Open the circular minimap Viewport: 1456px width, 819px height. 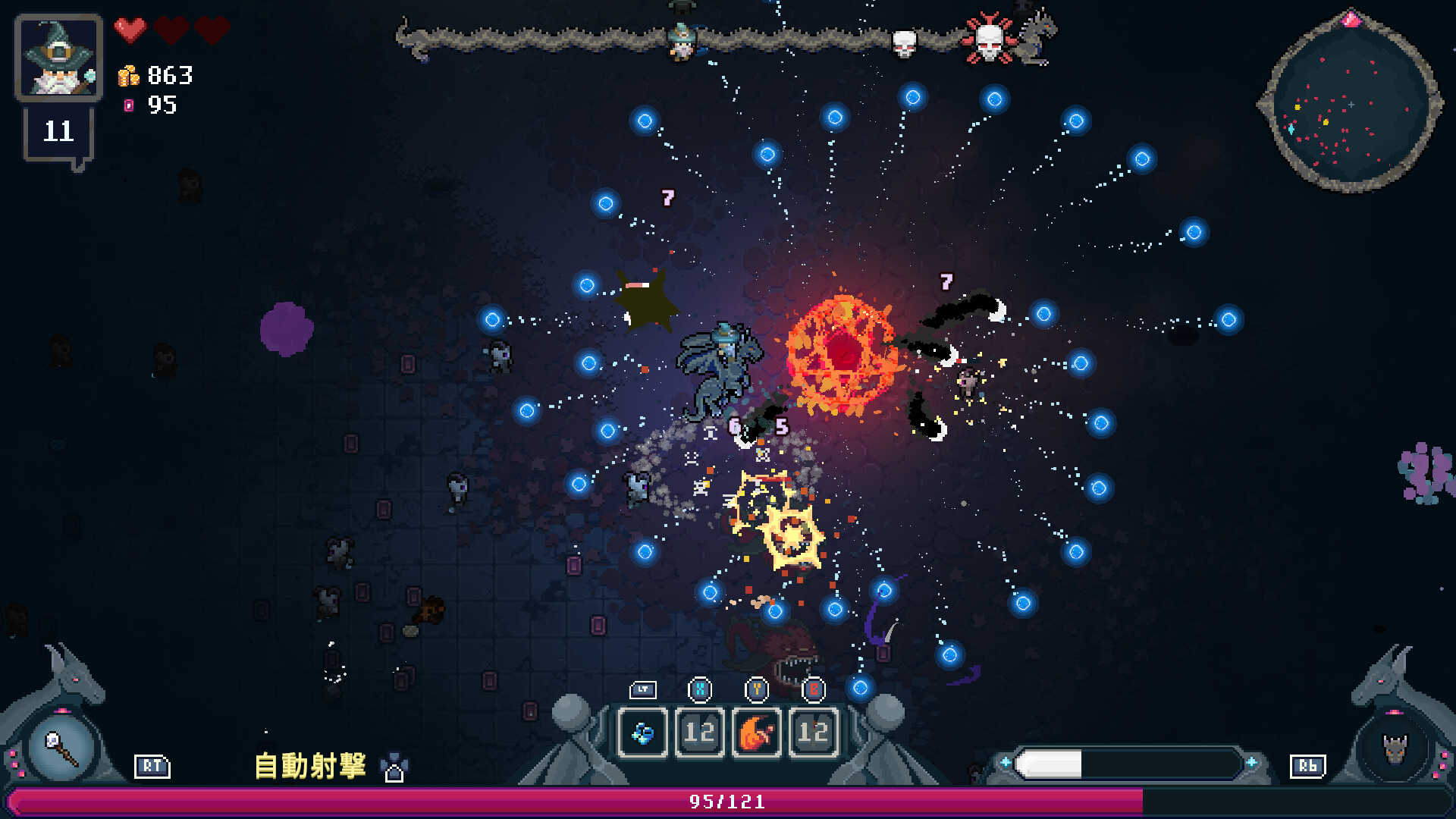(1350, 104)
